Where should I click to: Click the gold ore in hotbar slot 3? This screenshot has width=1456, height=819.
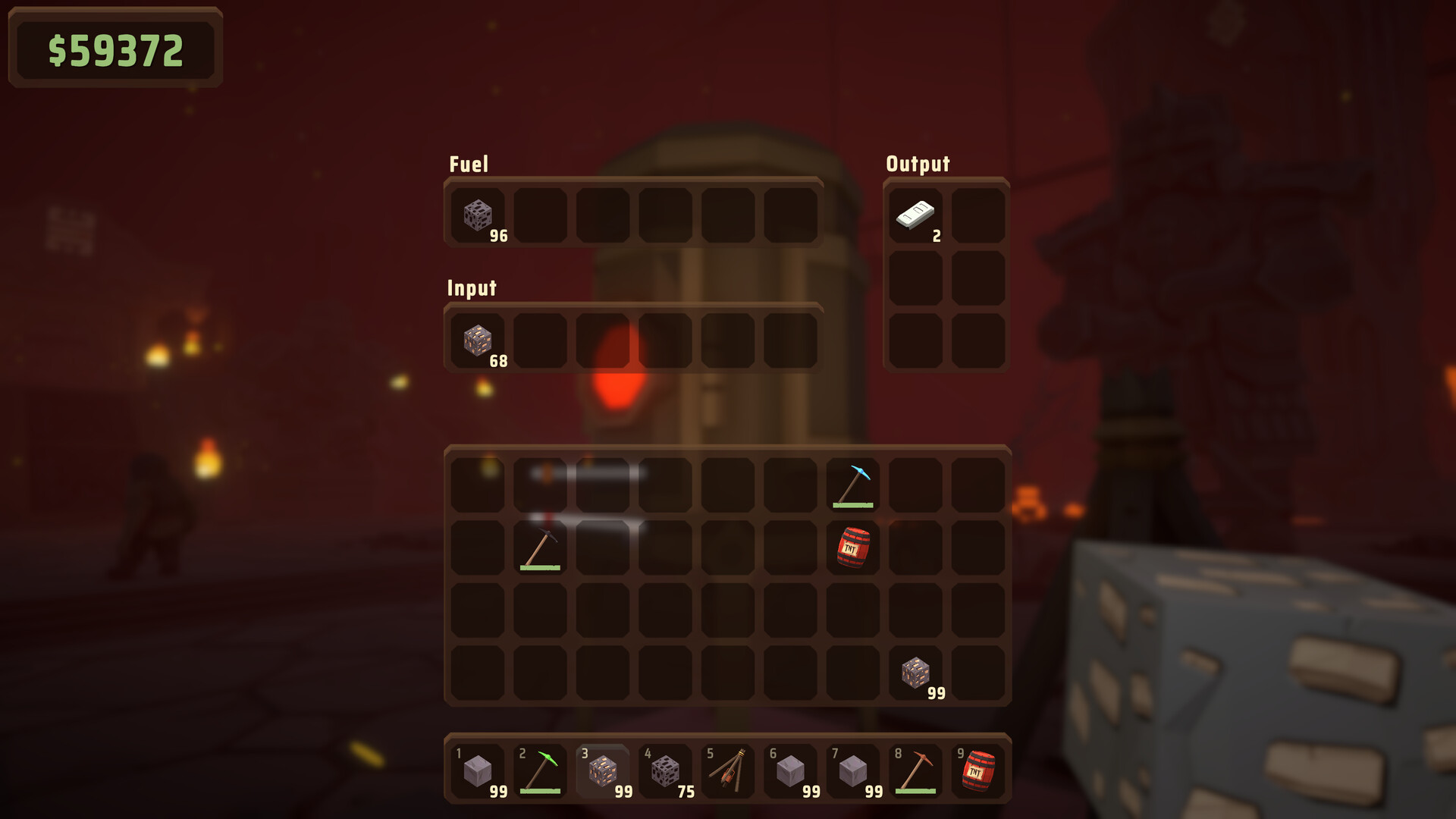pyautogui.click(x=601, y=770)
